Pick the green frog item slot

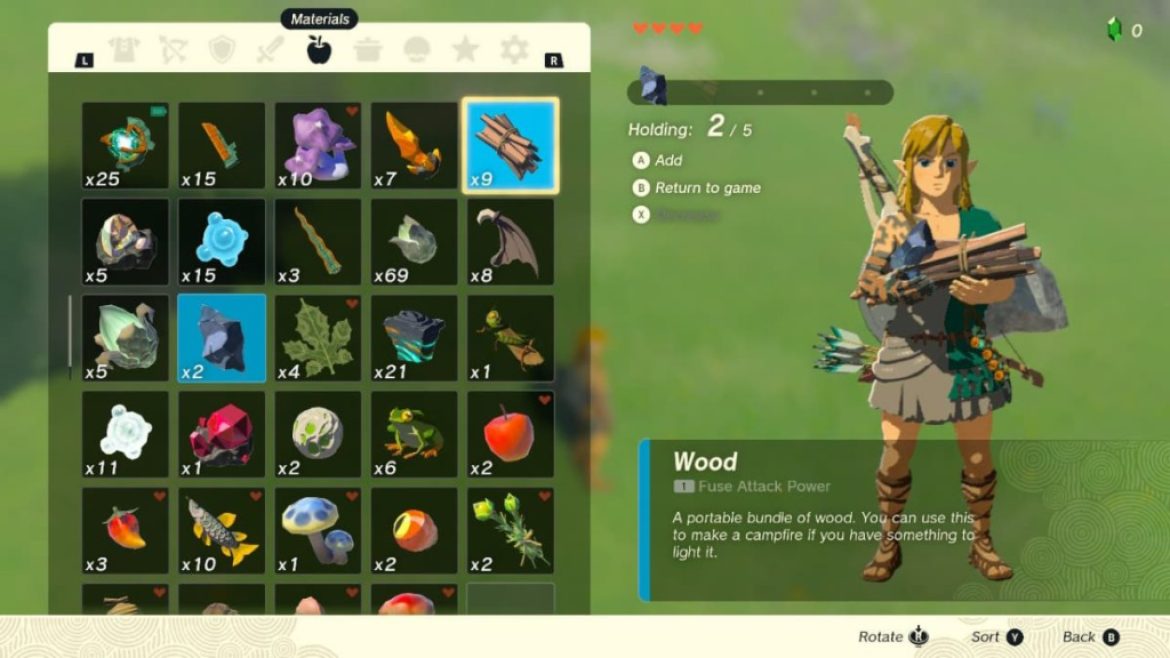(414, 434)
